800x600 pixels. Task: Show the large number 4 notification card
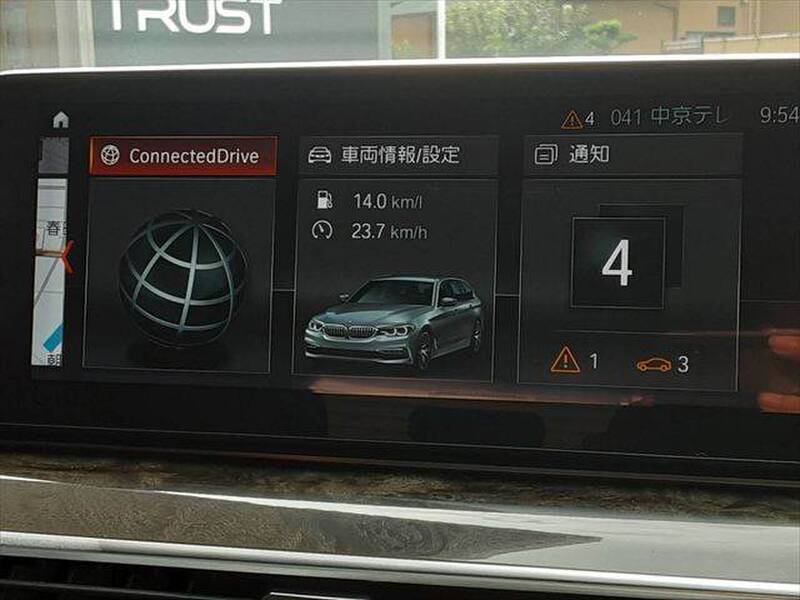point(618,263)
